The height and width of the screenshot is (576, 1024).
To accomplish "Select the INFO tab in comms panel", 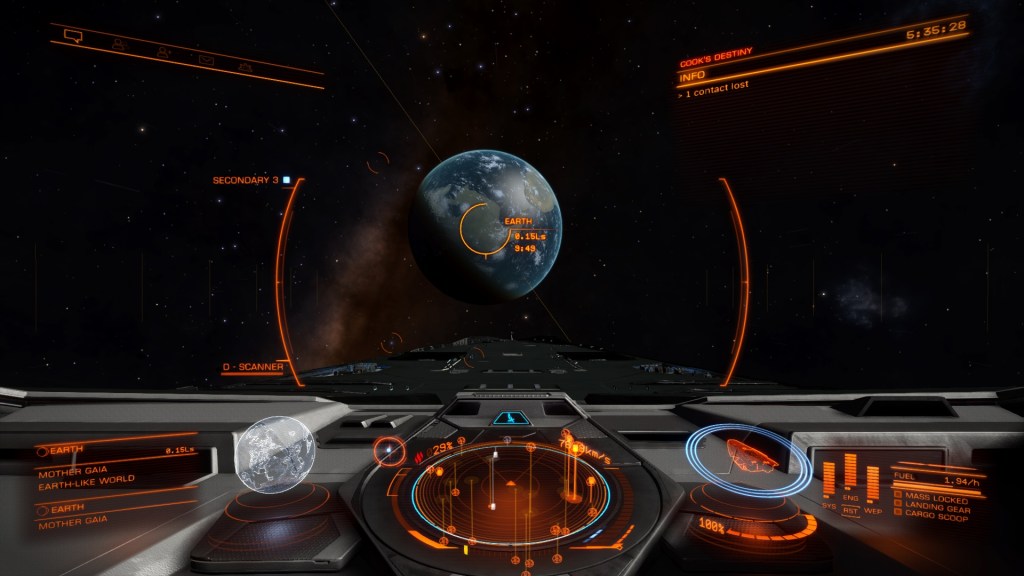I will point(691,76).
